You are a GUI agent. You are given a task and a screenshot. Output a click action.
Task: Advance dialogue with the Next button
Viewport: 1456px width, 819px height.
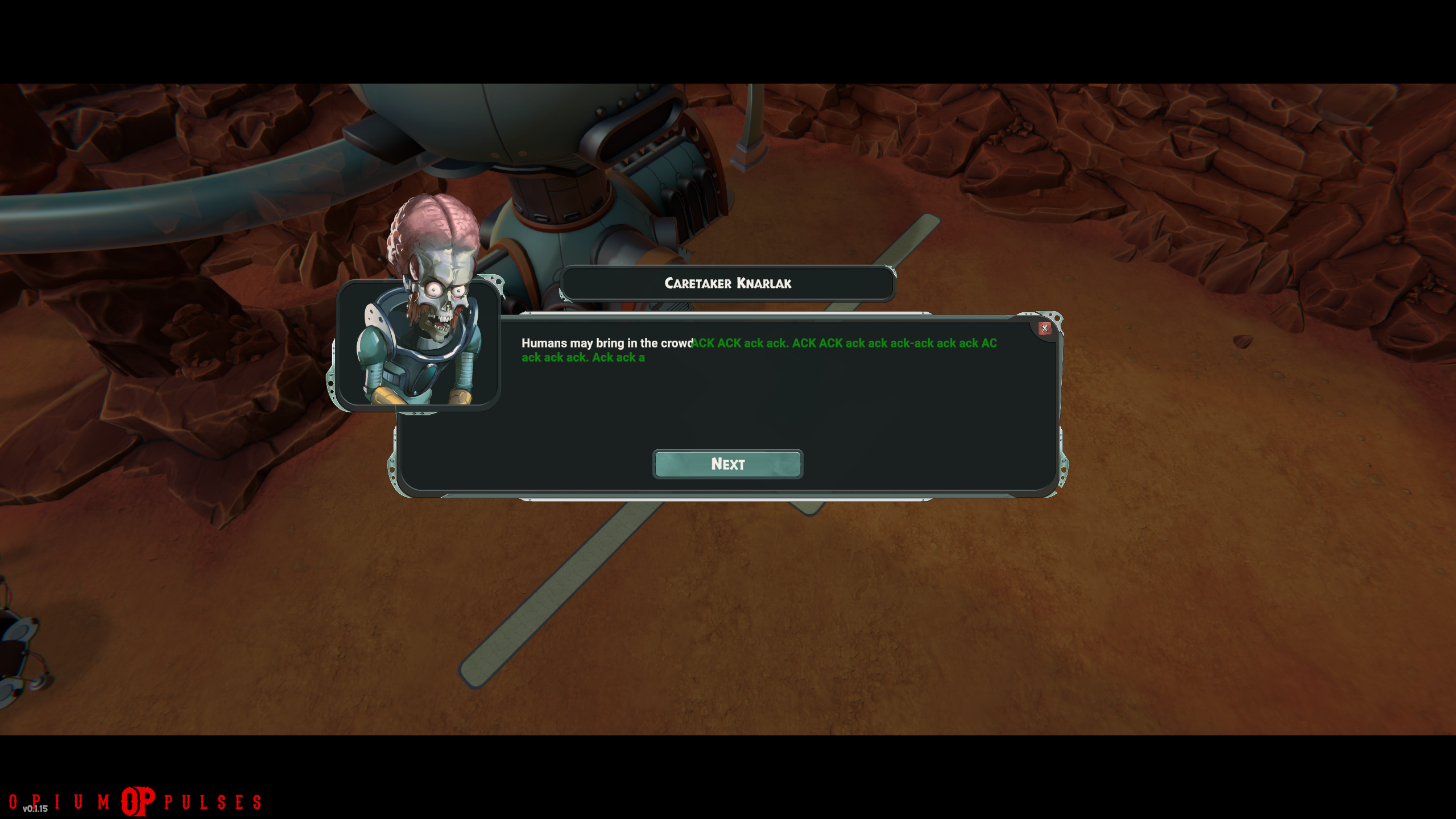click(727, 464)
